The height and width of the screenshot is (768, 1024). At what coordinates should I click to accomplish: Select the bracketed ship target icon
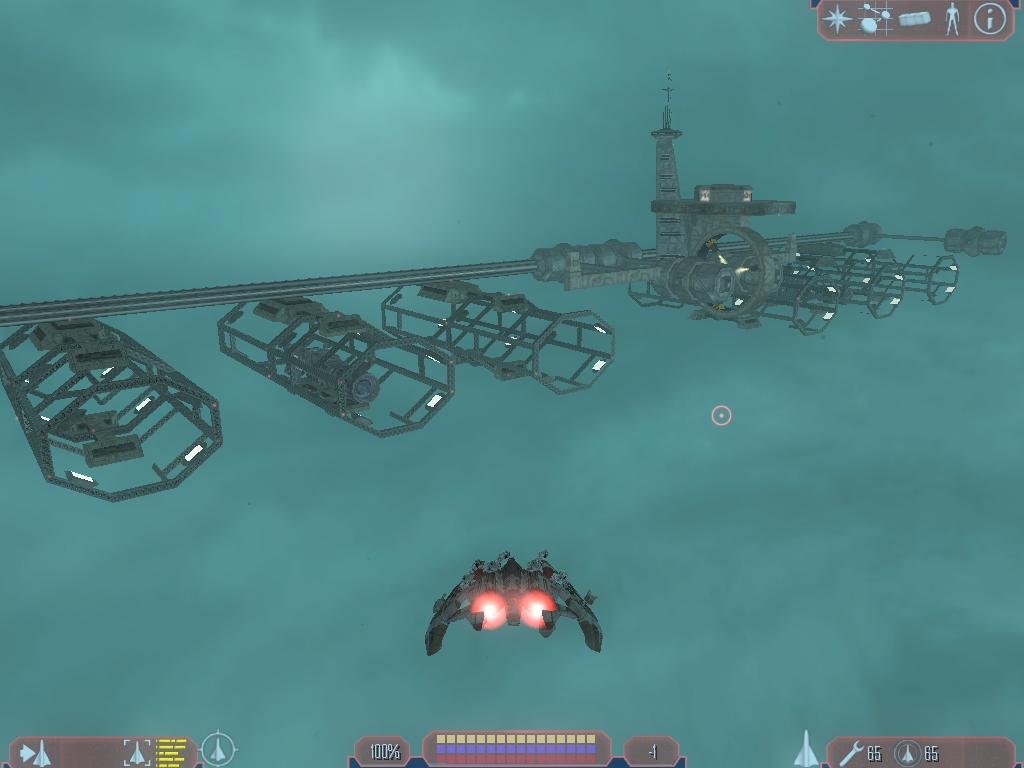click(137, 752)
